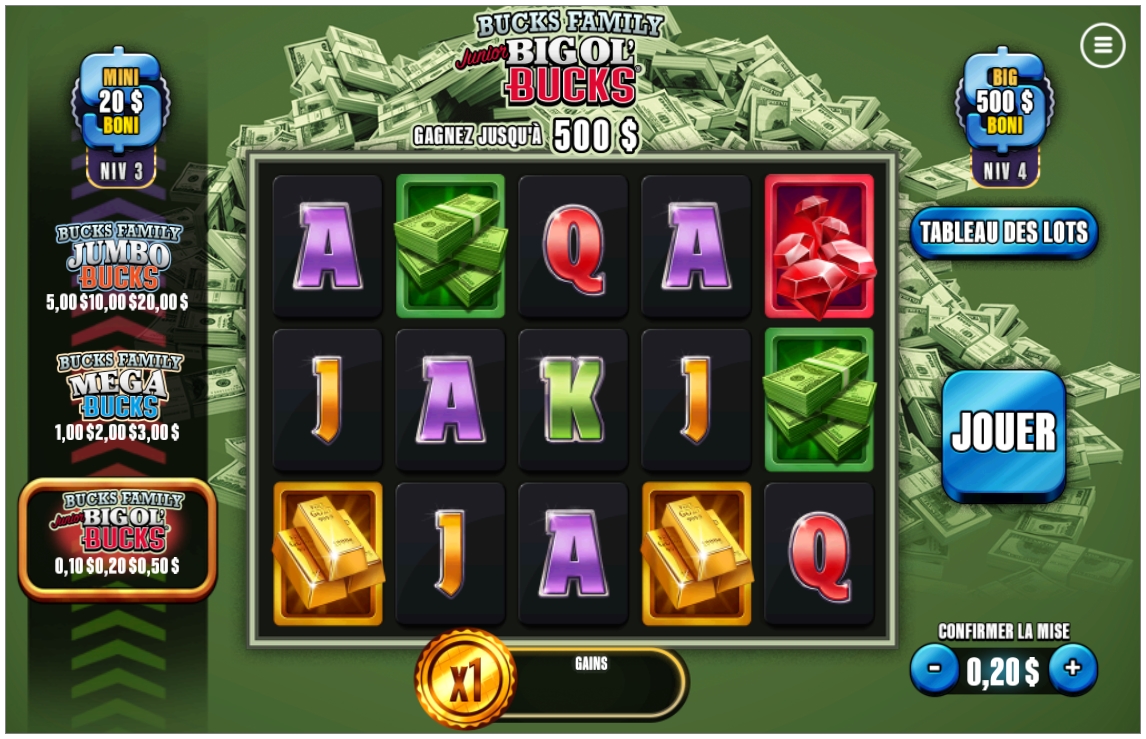Increase the bet with the plus button

[1073, 669]
